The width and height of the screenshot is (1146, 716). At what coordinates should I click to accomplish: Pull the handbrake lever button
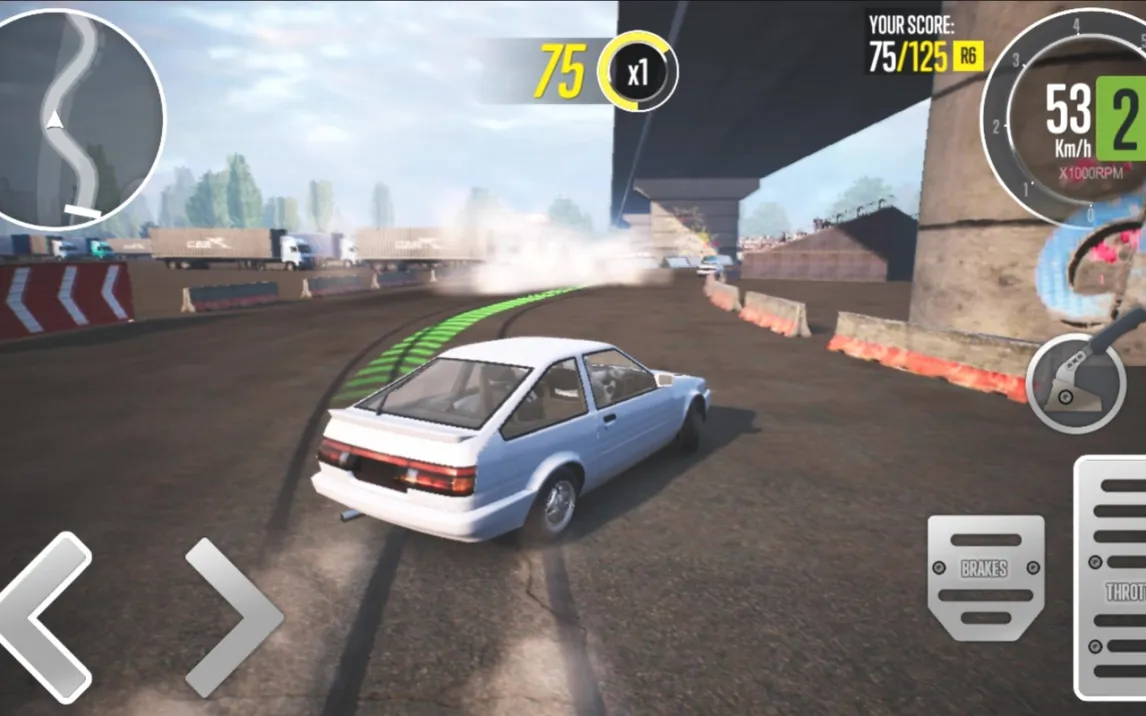pos(1076,382)
